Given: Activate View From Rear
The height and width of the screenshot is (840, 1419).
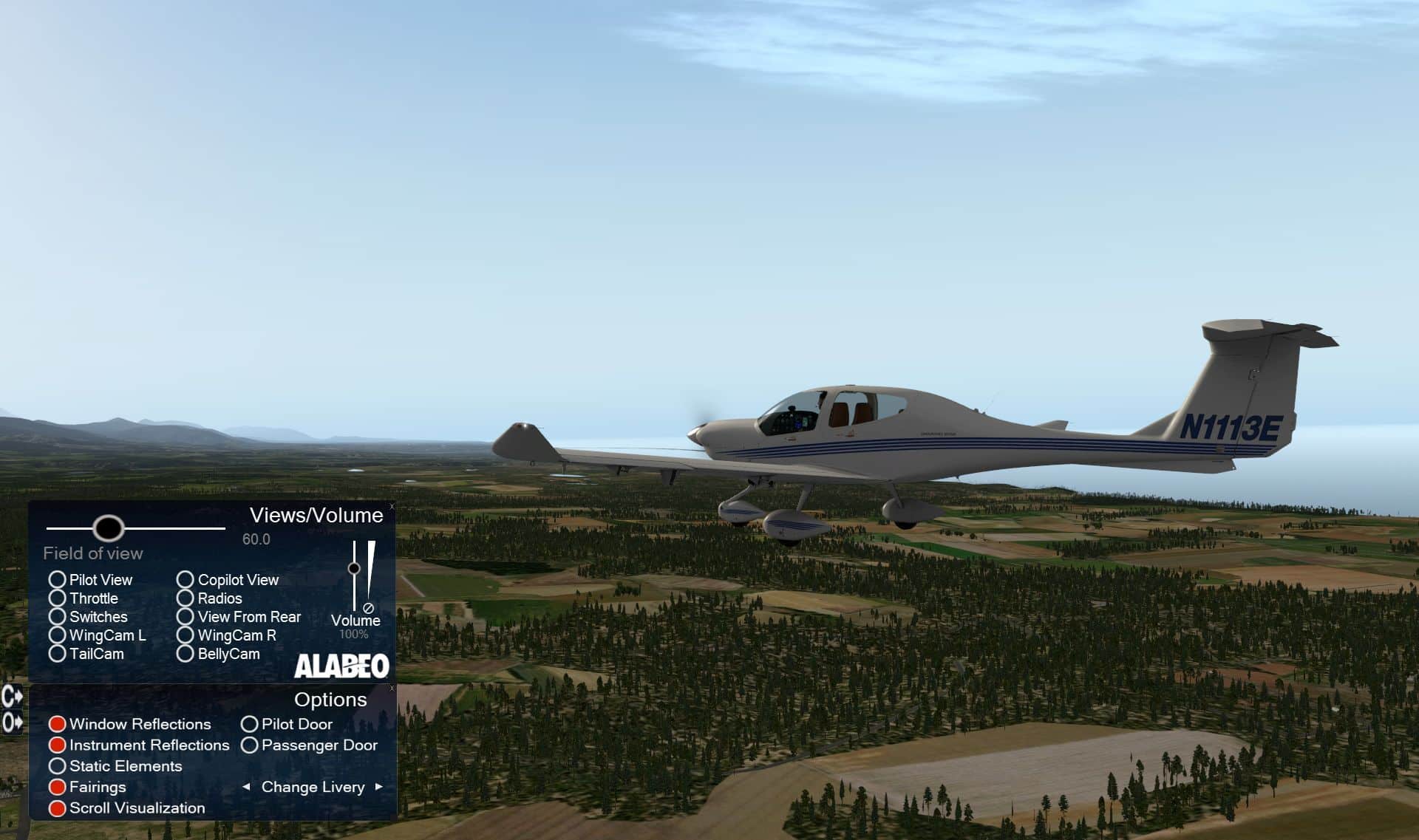Looking at the screenshot, I should tap(186, 617).
